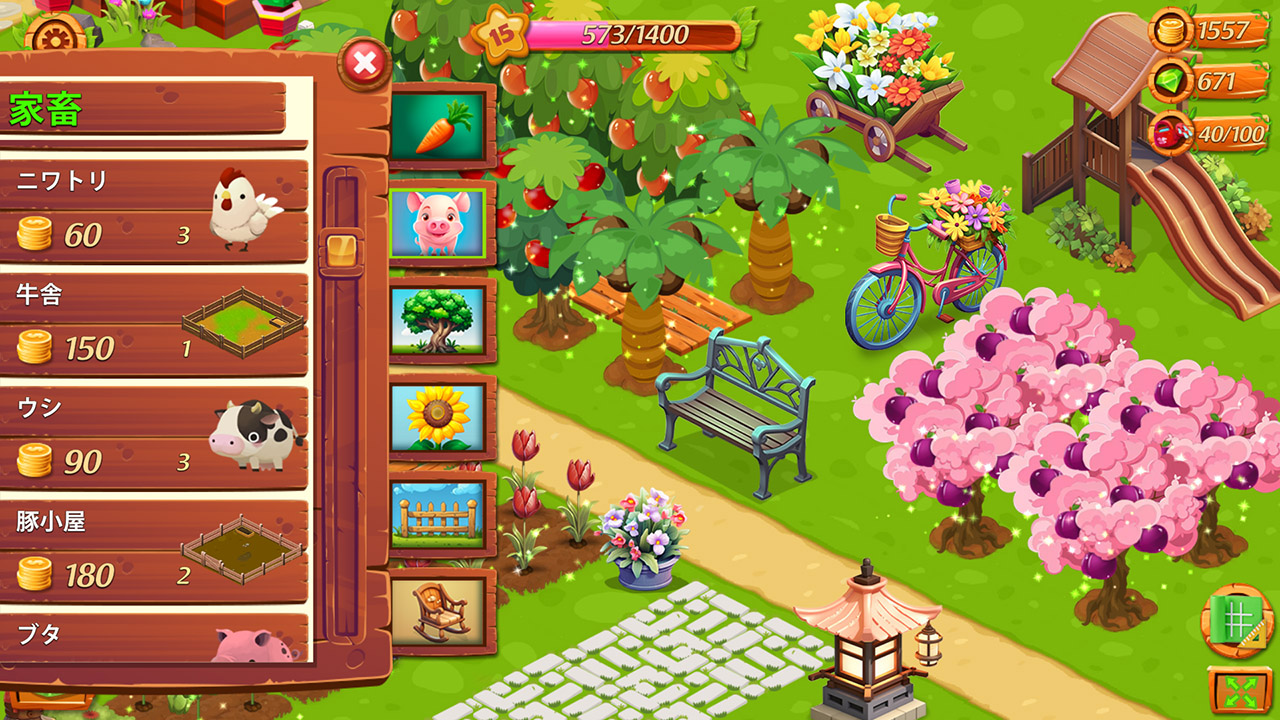Image resolution: width=1280 pixels, height=720 pixels.
Task: Open the settings gear in the top-left corner
Action: [55, 35]
